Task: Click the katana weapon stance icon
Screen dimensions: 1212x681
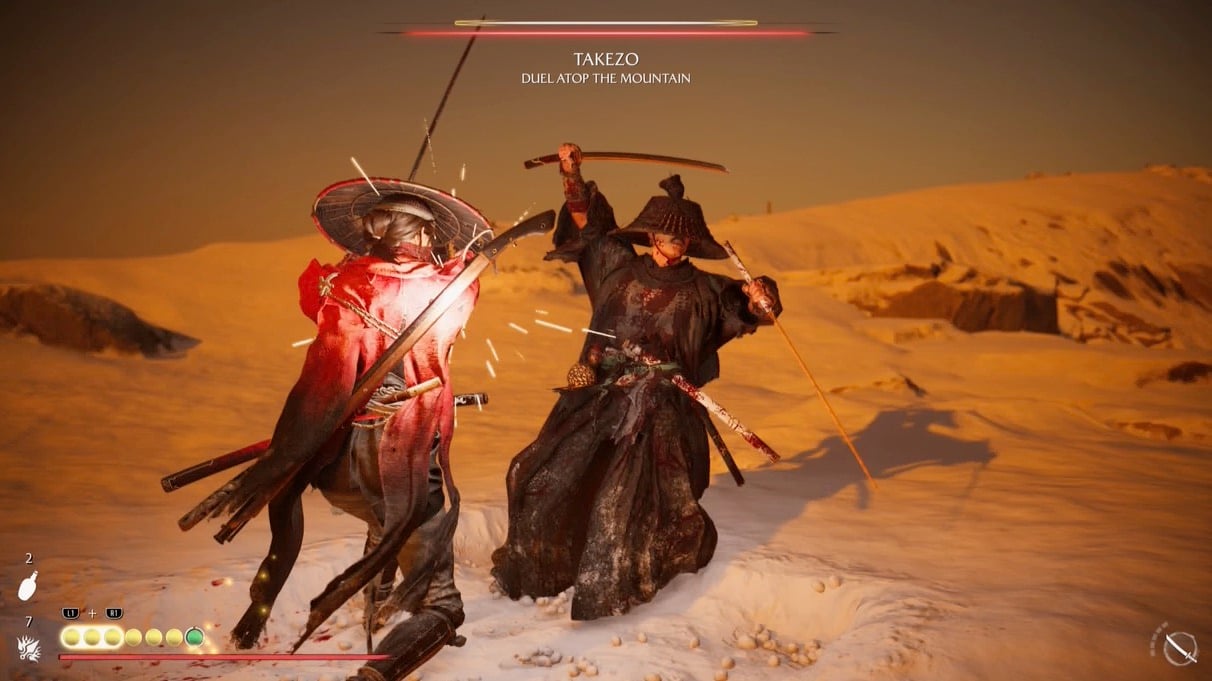Action: (1180, 646)
